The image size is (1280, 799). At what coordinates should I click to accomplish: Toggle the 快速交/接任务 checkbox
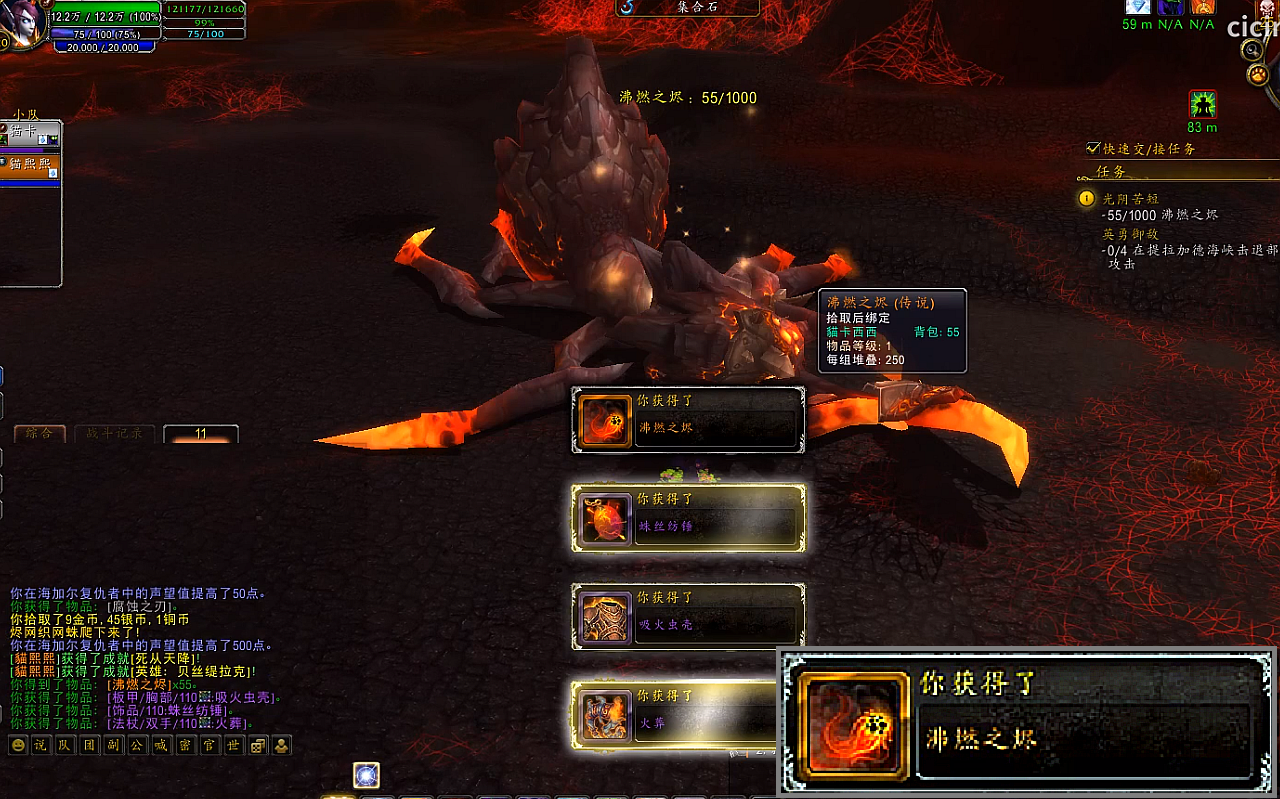click(x=1093, y=149)
